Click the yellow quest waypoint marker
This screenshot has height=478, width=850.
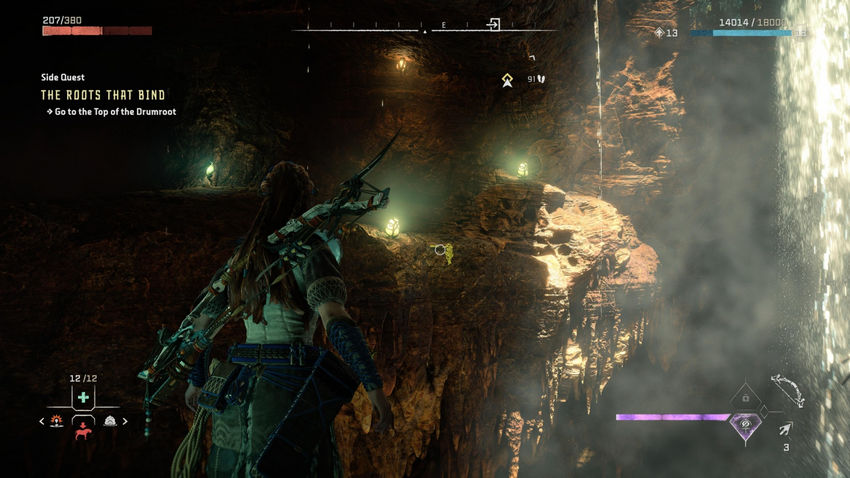(508, 79)
